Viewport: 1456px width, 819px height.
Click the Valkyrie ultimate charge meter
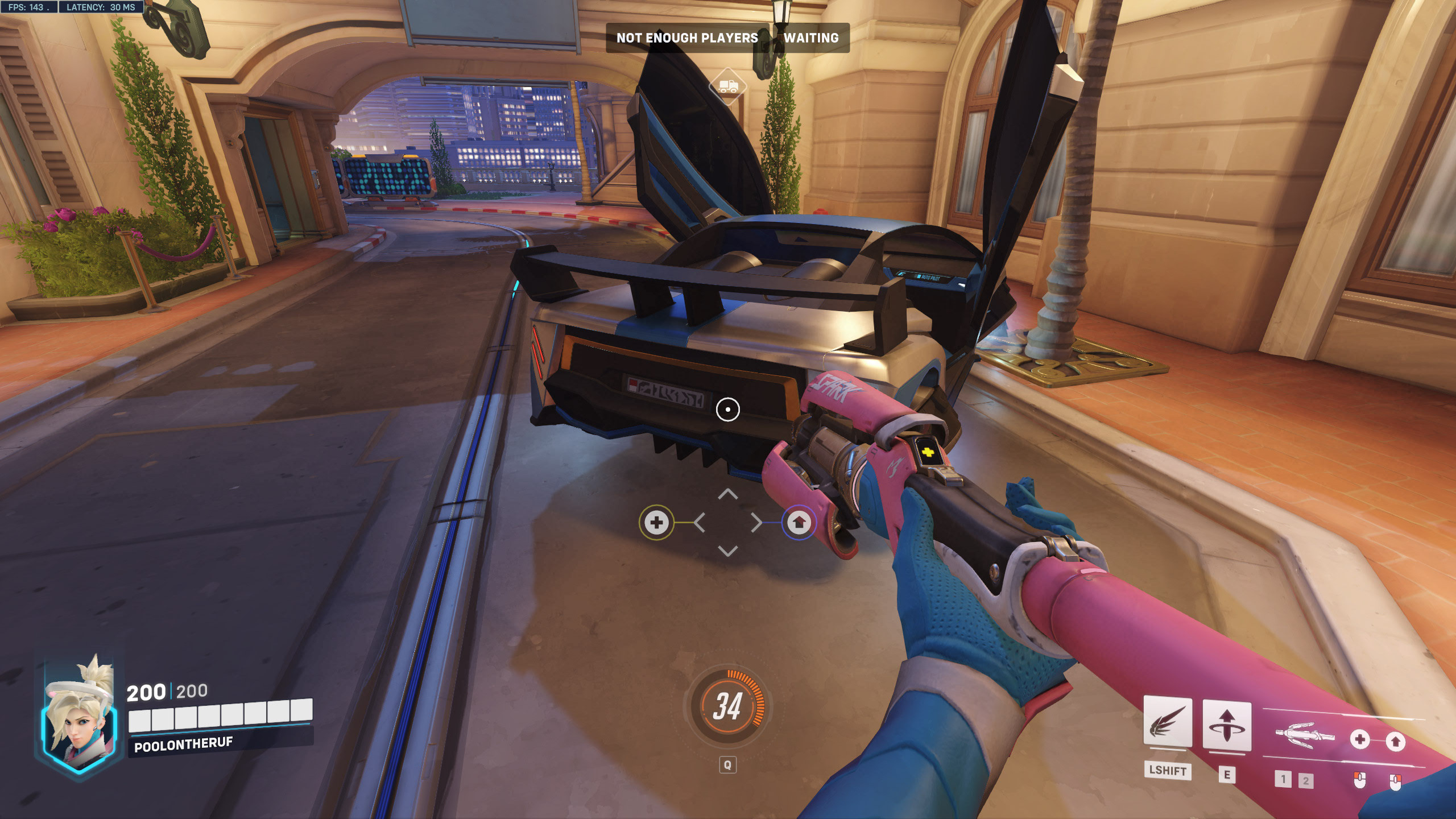pos(727,706)
